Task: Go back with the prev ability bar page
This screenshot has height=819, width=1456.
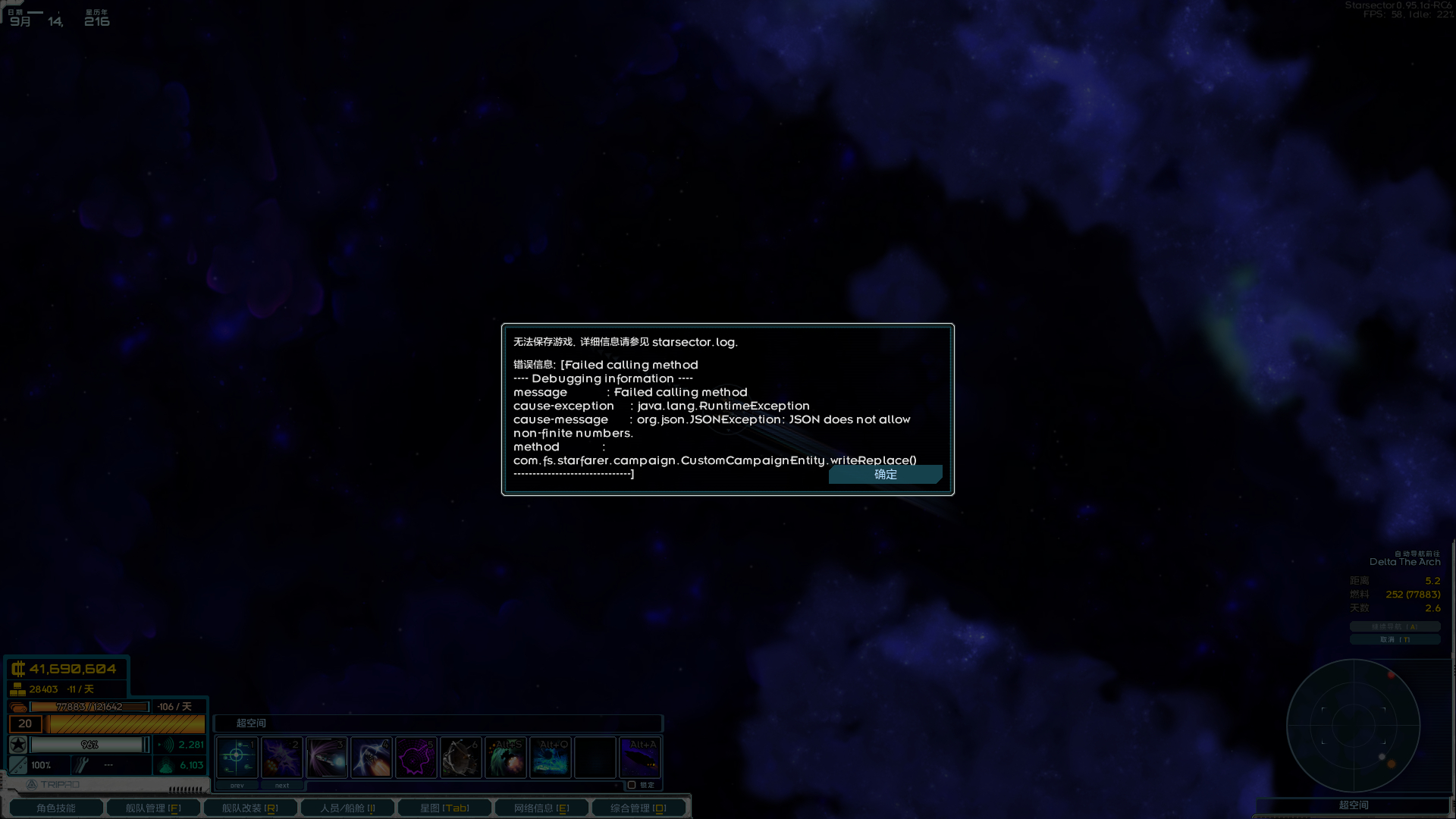Action: [237, 786]
